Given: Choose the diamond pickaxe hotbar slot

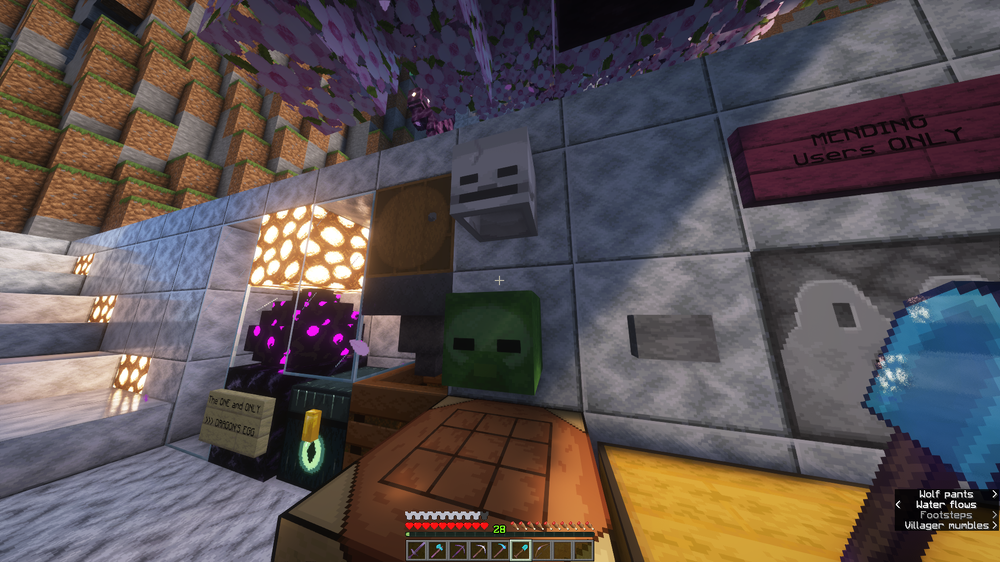Looking at the screenshot, I should [x=500, y=550].
